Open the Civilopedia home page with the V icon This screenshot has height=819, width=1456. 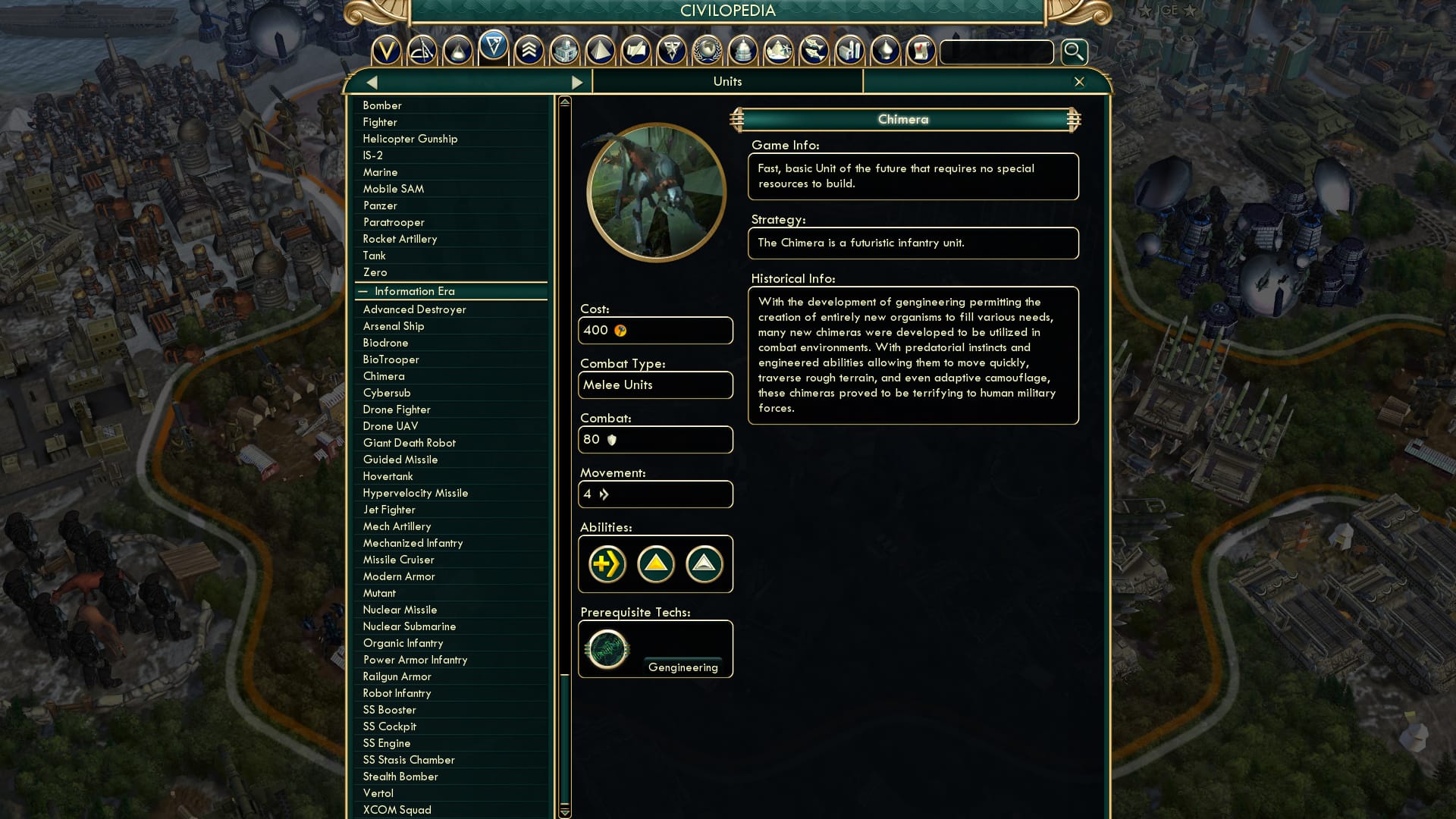pos(388,51)
